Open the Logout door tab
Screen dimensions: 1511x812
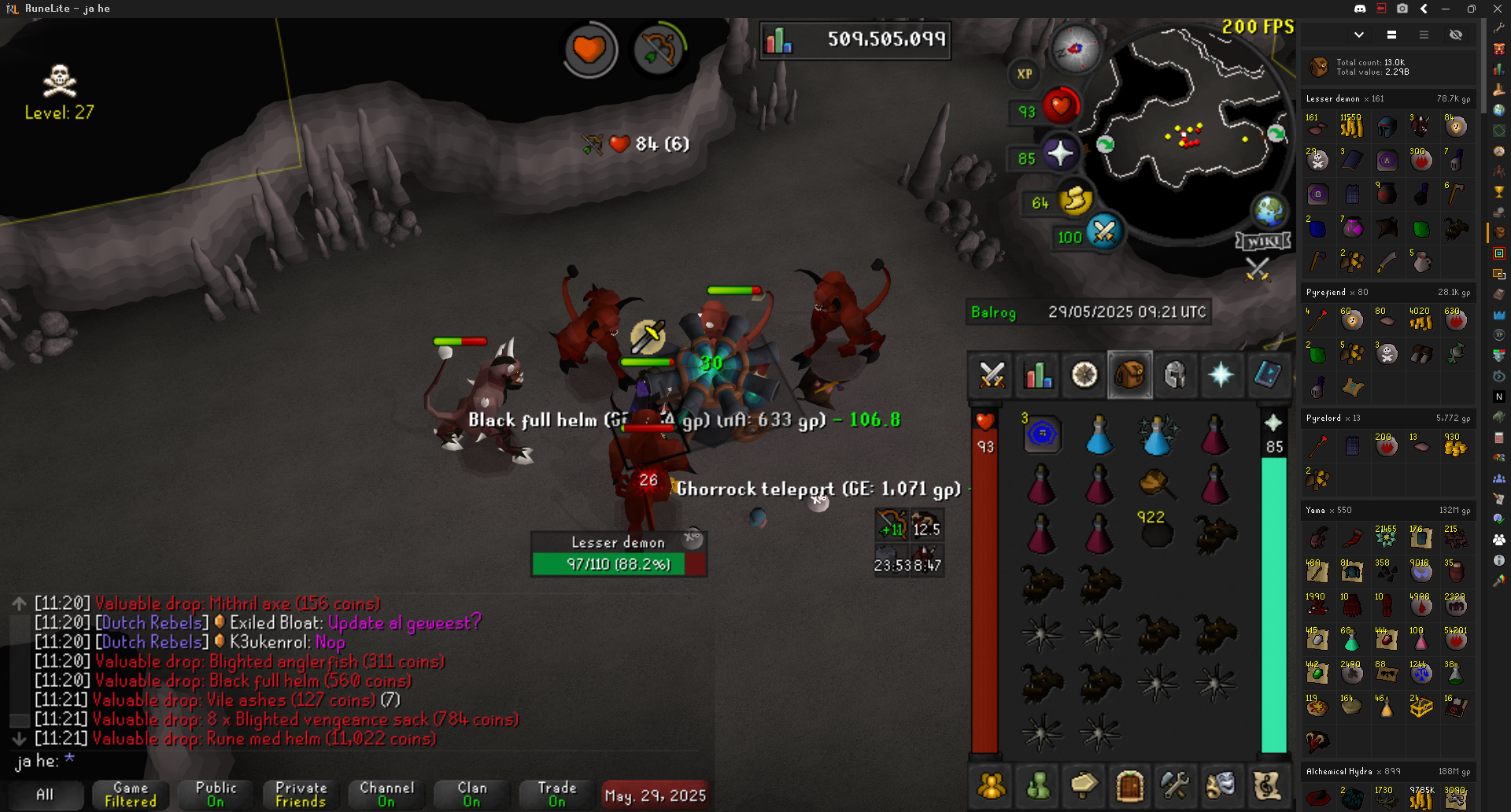[1129, 784]
